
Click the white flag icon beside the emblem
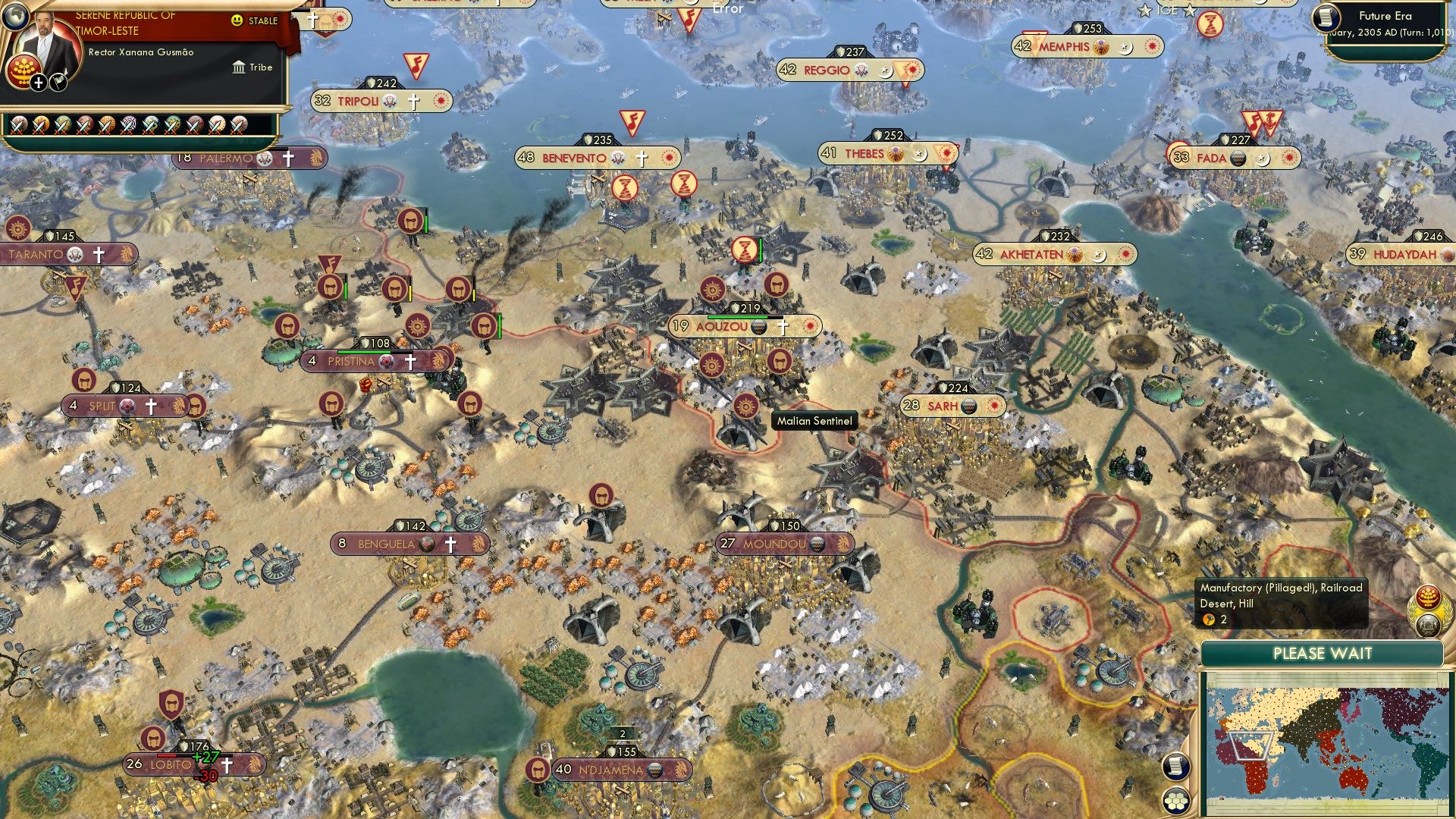pyautogui.click(x=58, y=81)
